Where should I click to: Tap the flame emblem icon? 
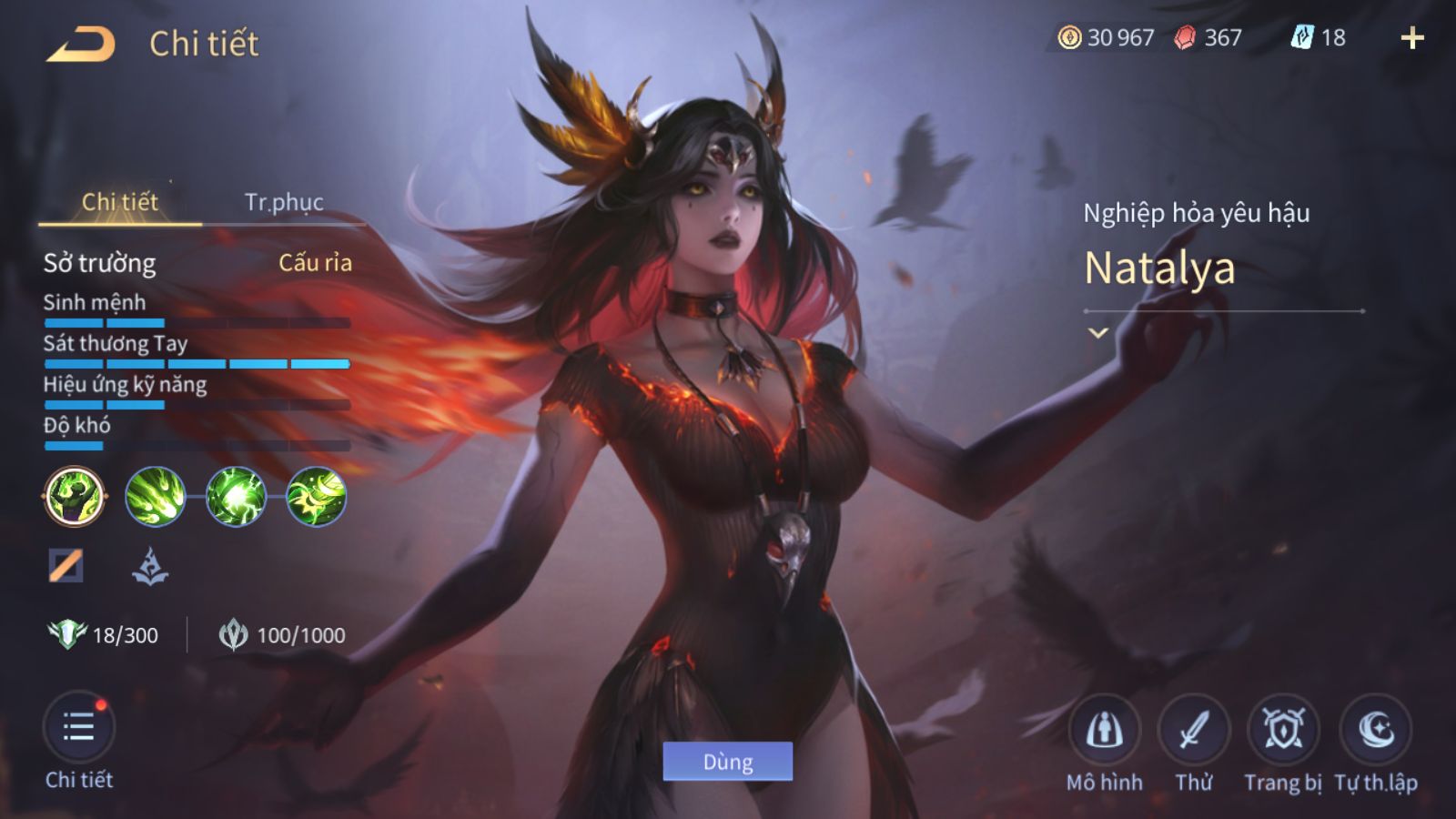pos(150,566)
